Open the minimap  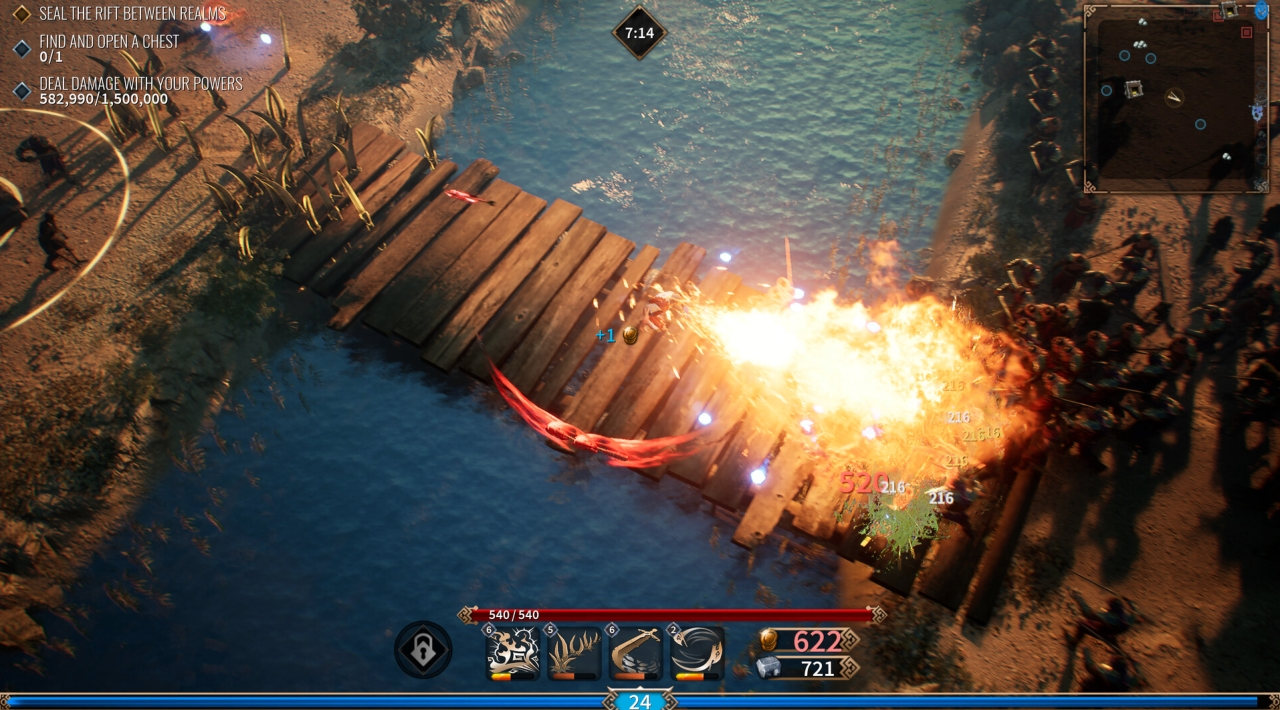coord(1176,98)
